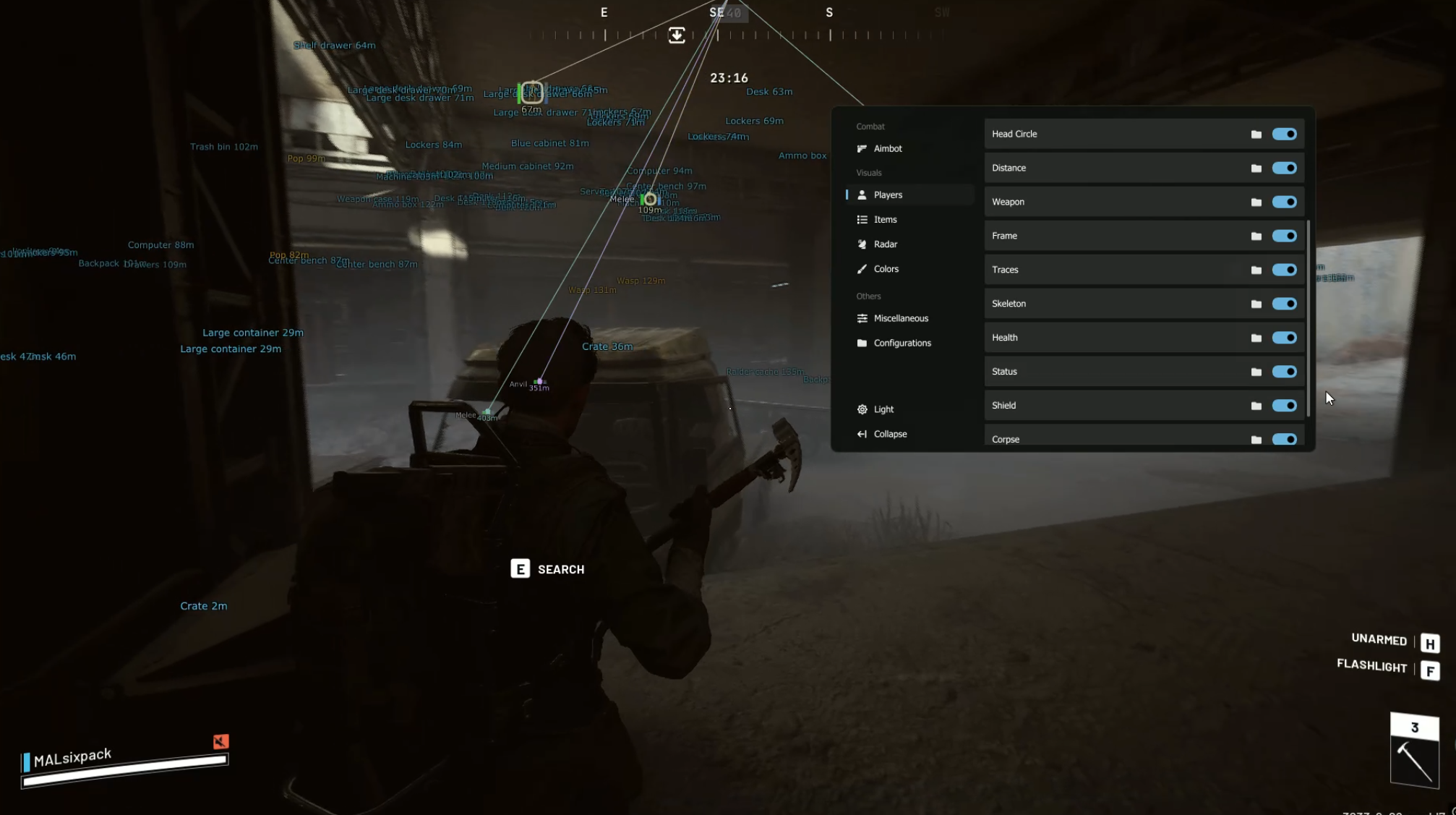Collapse the sidebar menu
1456x815 pixels.
tap(889, 434)
